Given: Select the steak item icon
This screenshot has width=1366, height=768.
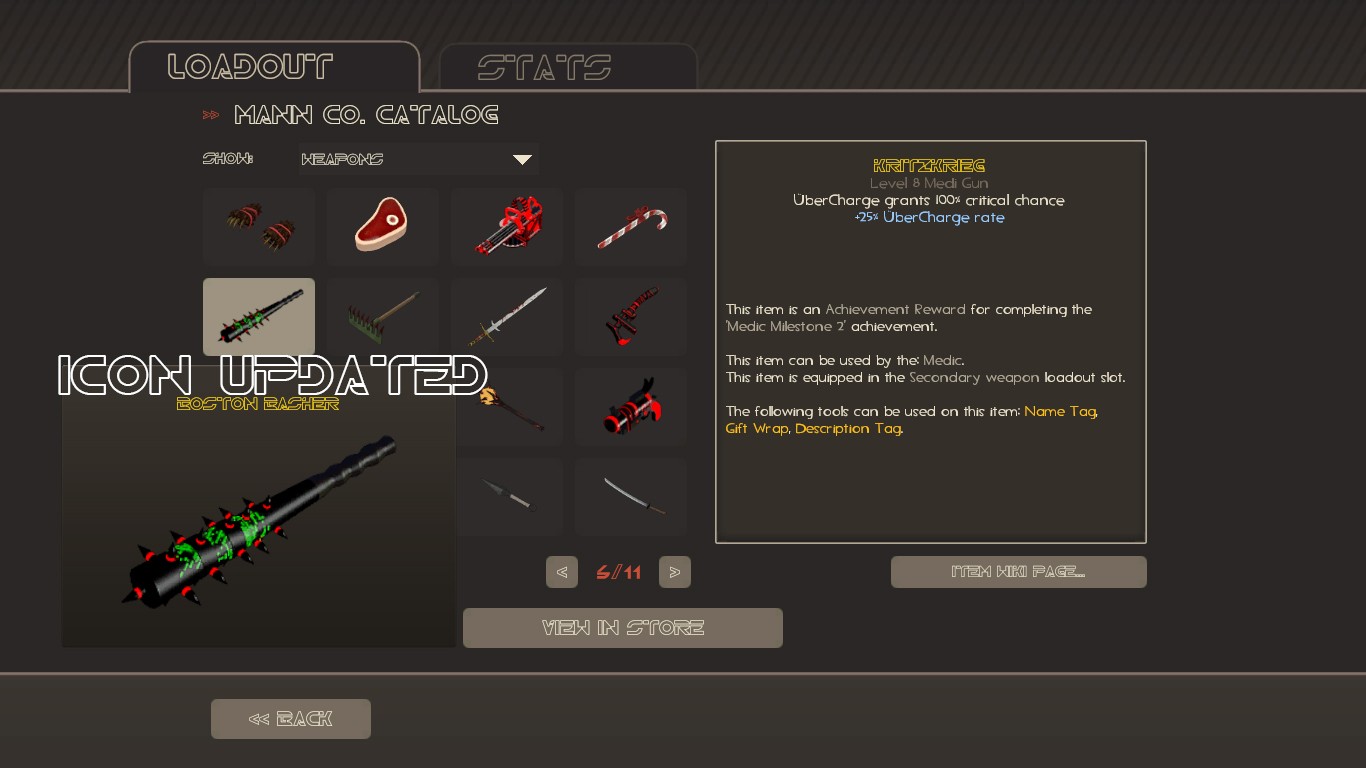Looking at the screenshot, I should click(x=382, y=226).
